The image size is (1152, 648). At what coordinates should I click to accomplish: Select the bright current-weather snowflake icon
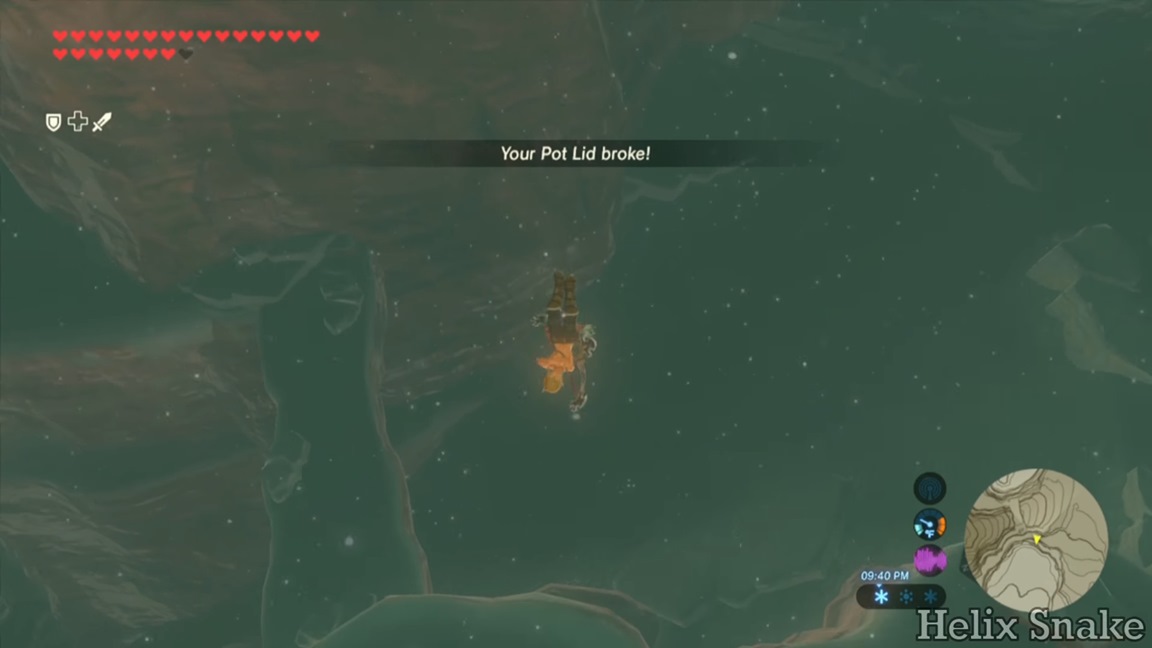pyautogui.click(x=881, y=596)
